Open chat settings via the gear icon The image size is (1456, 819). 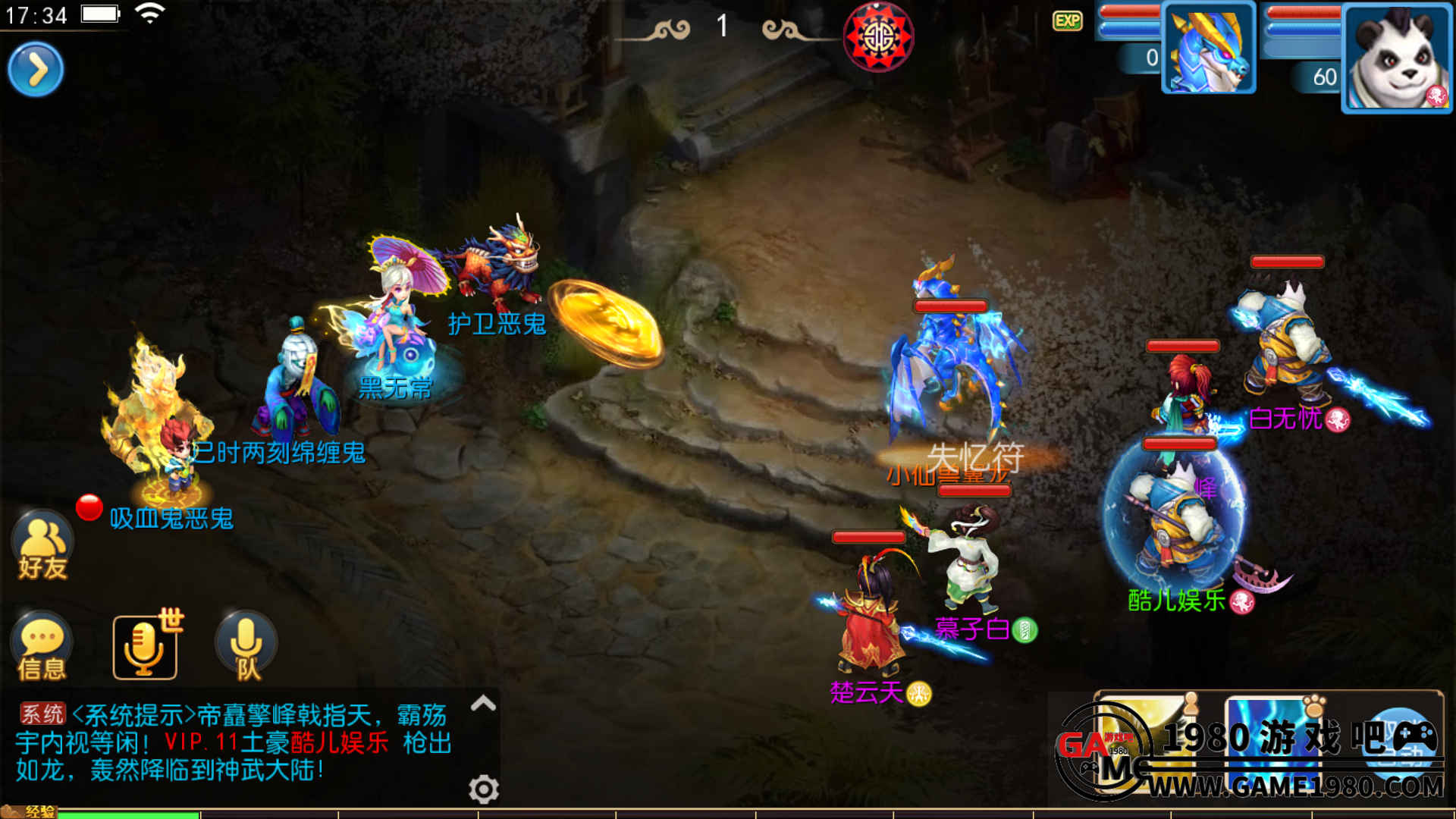[x=483, y=789]
